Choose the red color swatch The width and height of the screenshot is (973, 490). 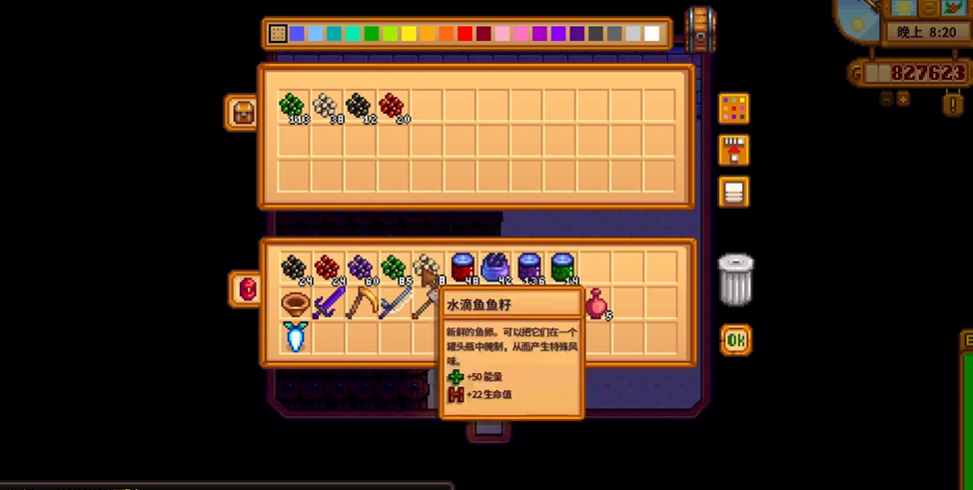pos(465,34)
